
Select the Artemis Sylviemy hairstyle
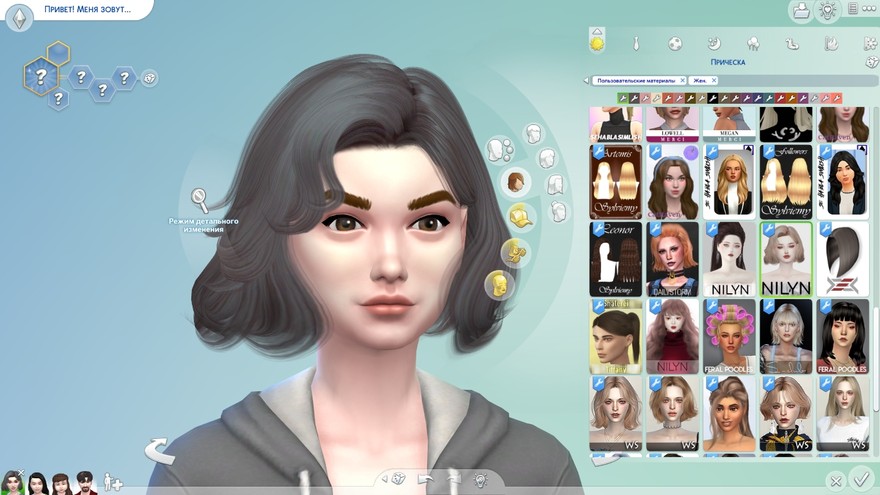click(616, 182)
